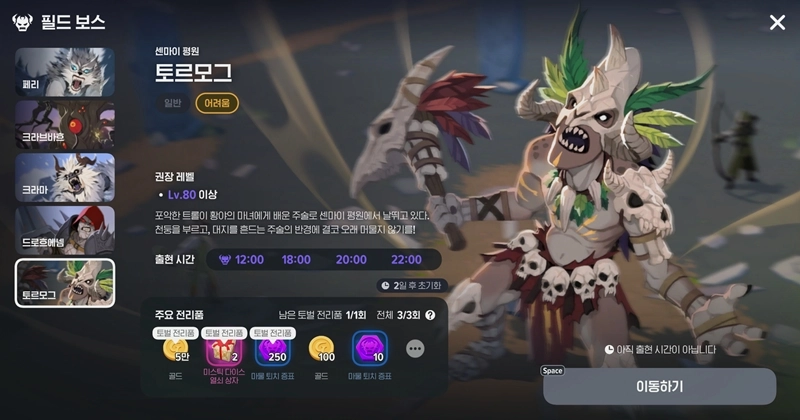Switch to 일반 difficulty
This screenshot has height=420, width=800.
click(173, 103)
